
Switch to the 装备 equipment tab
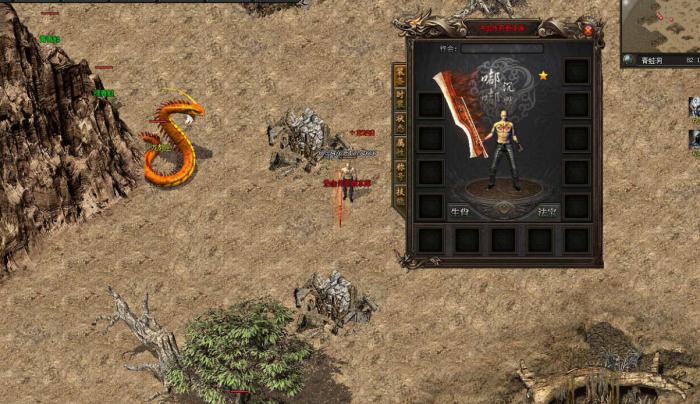(x=400, y=76)
